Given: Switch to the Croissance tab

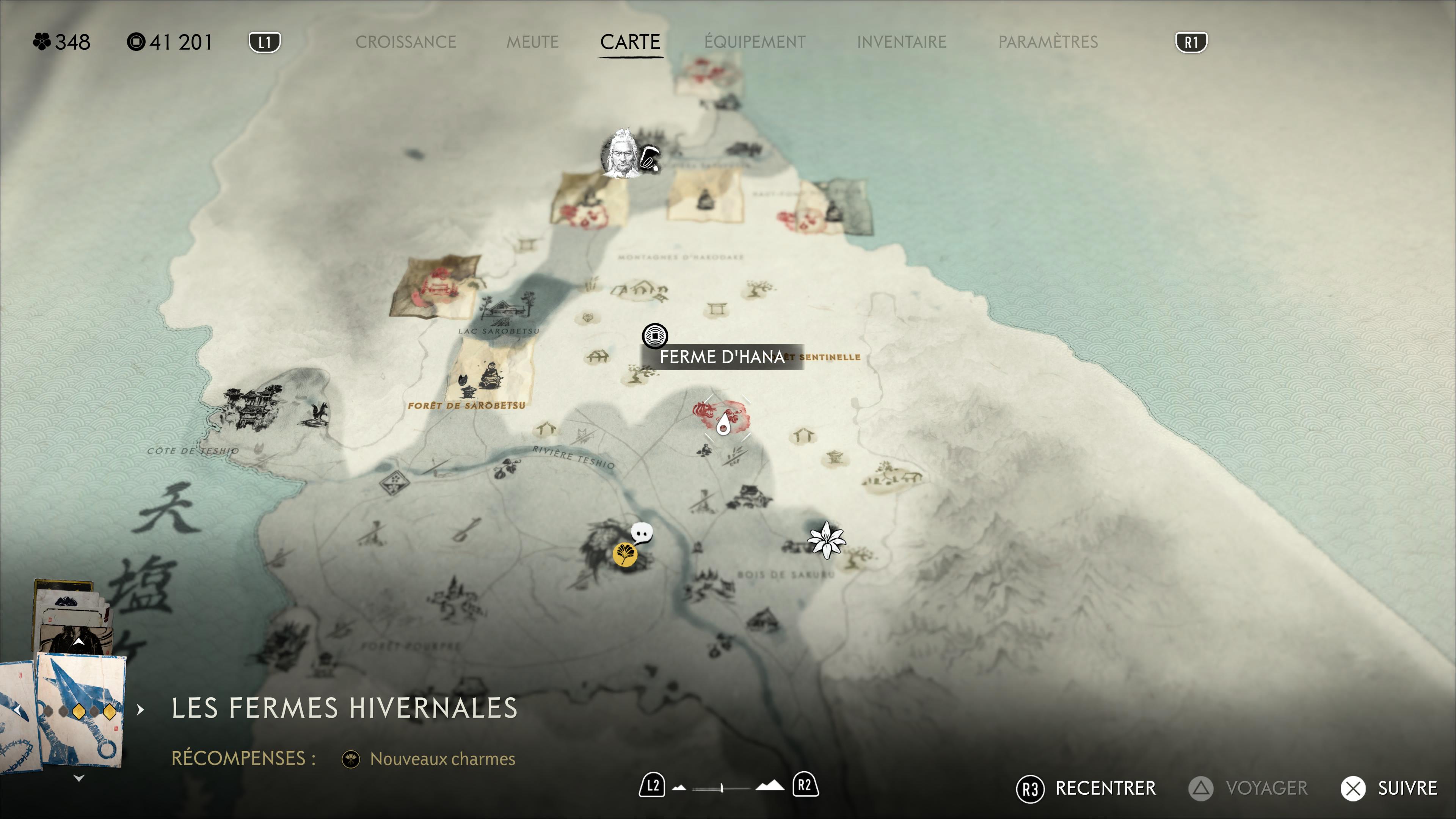Looking at the screenshot, I should point(405,42).
